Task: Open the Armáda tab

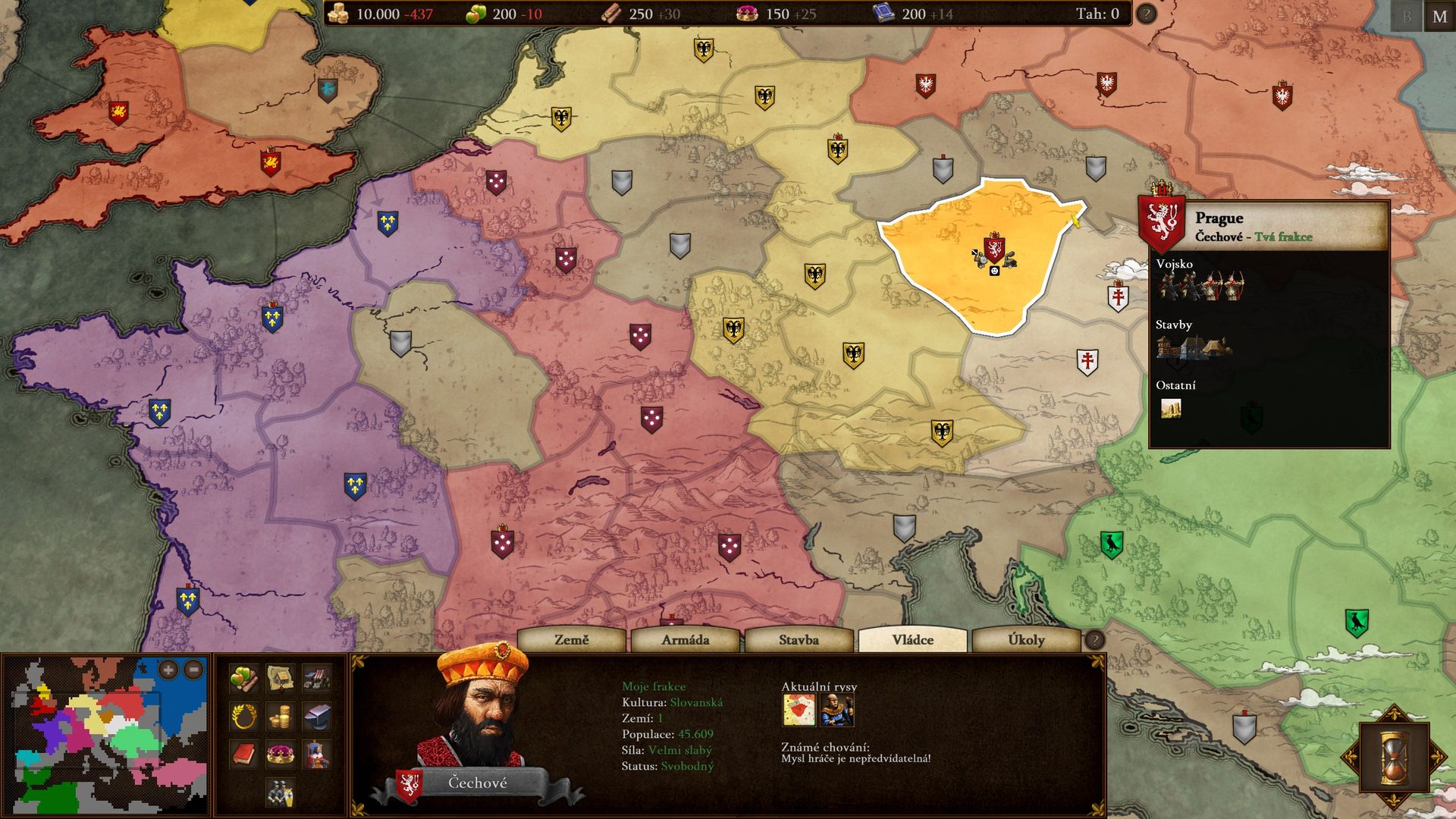Action: tap(685, 640)
